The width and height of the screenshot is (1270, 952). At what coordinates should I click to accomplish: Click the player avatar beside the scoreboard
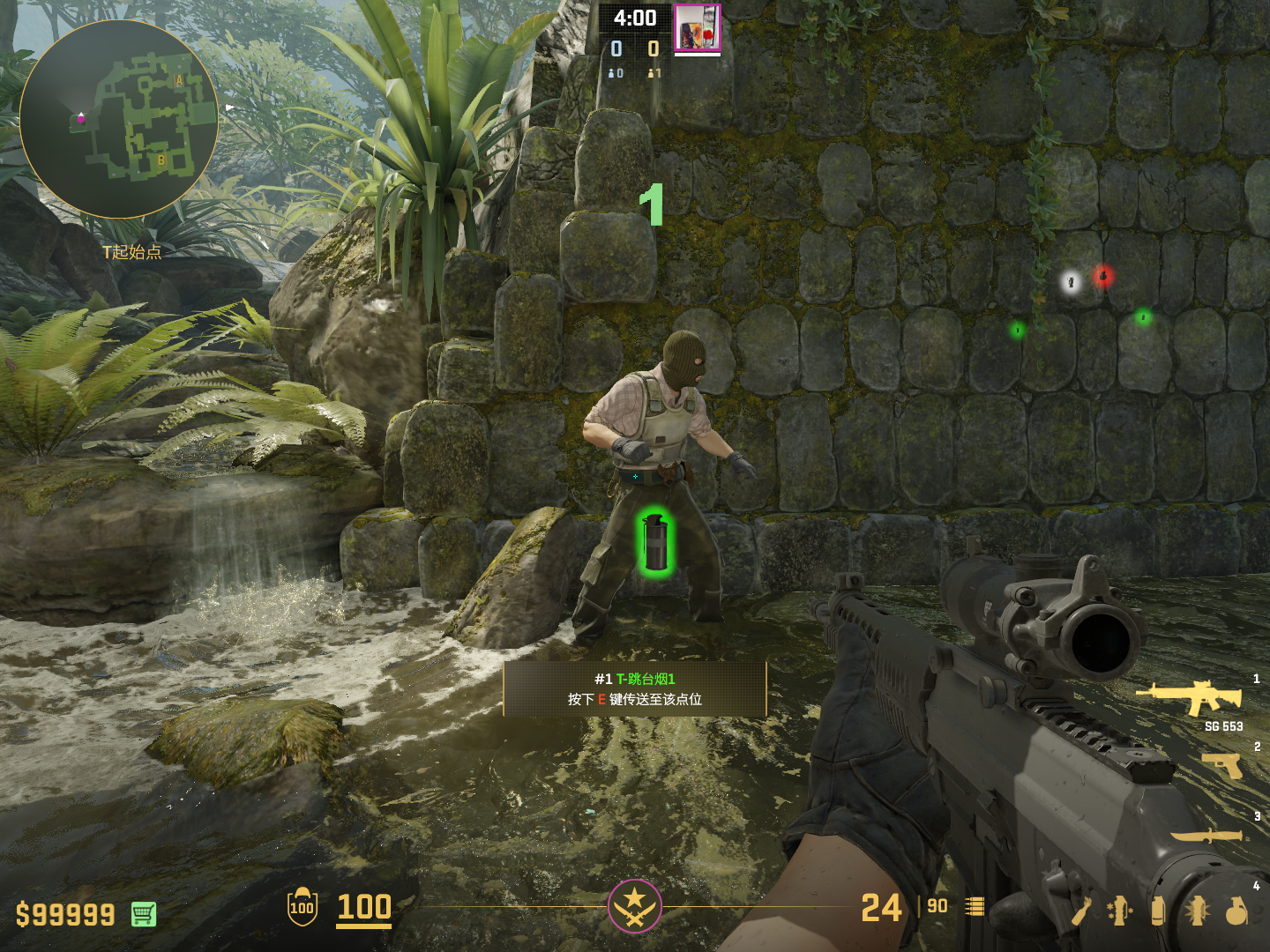point(698,27)
